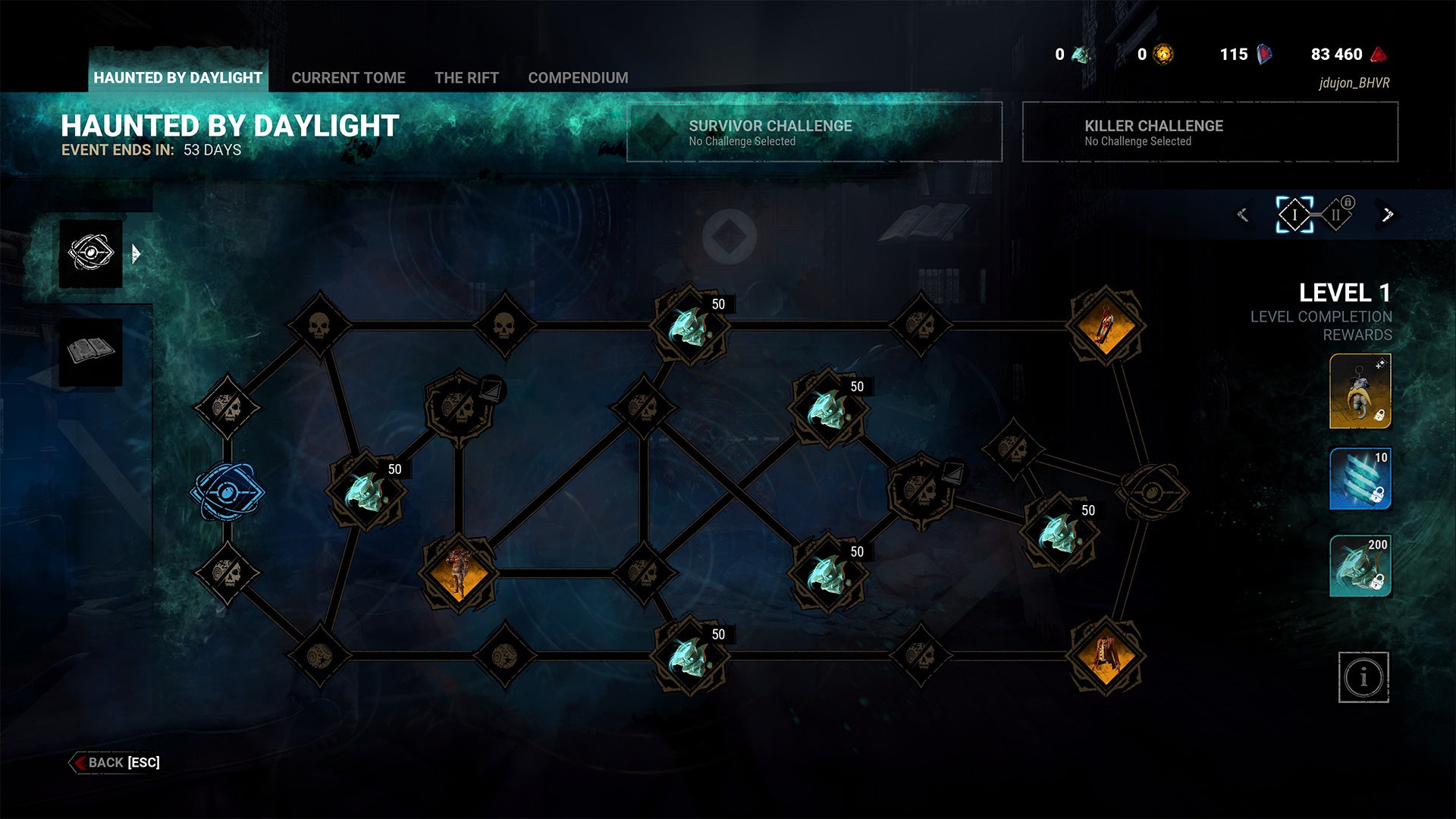Select the Compendium tab
1456x819 pixels.
click(578, 77)
